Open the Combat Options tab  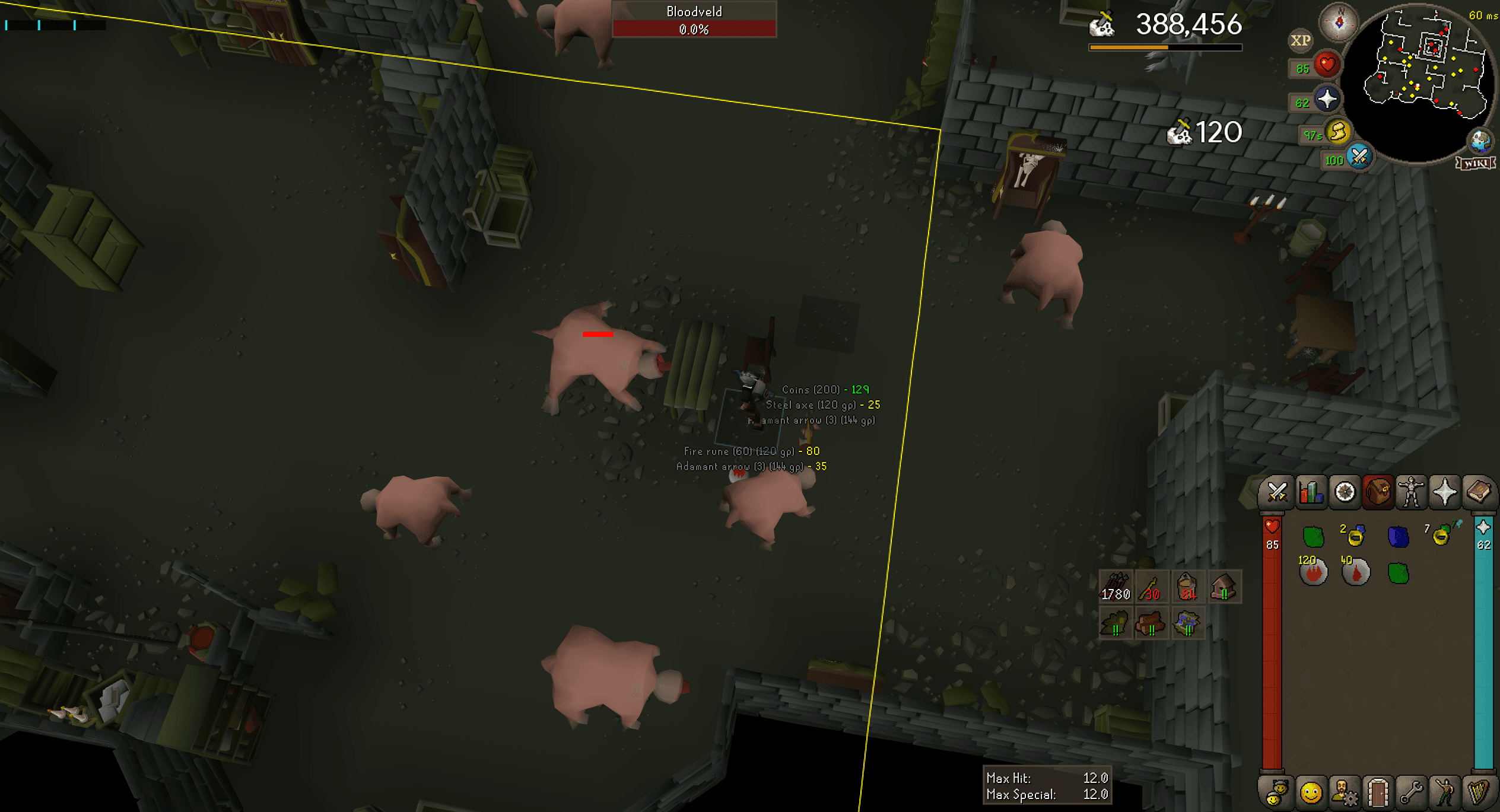[x=1277, y=492]
